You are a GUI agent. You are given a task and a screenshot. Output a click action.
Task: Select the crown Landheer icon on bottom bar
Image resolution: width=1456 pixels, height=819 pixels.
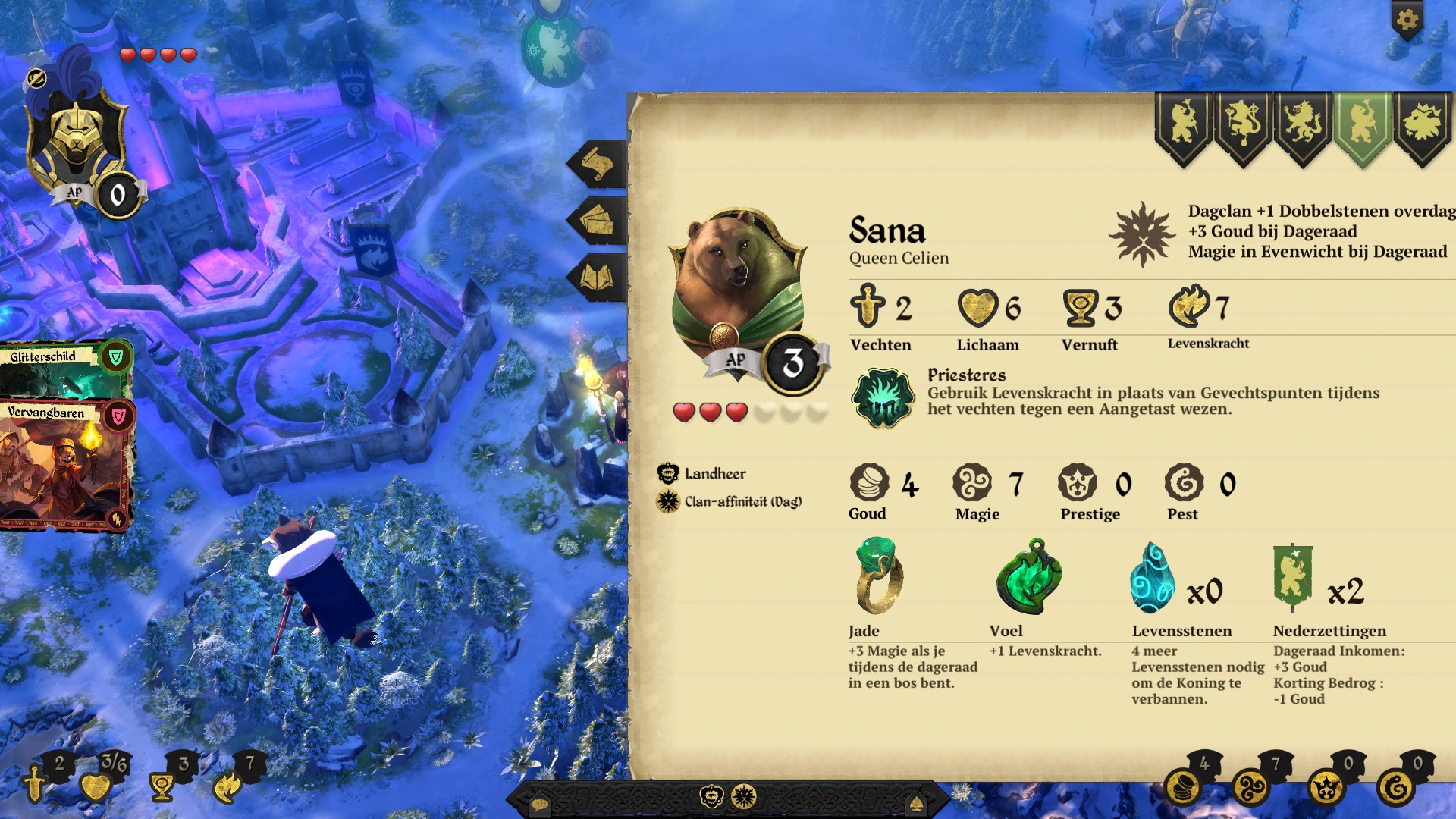(711, 797)
